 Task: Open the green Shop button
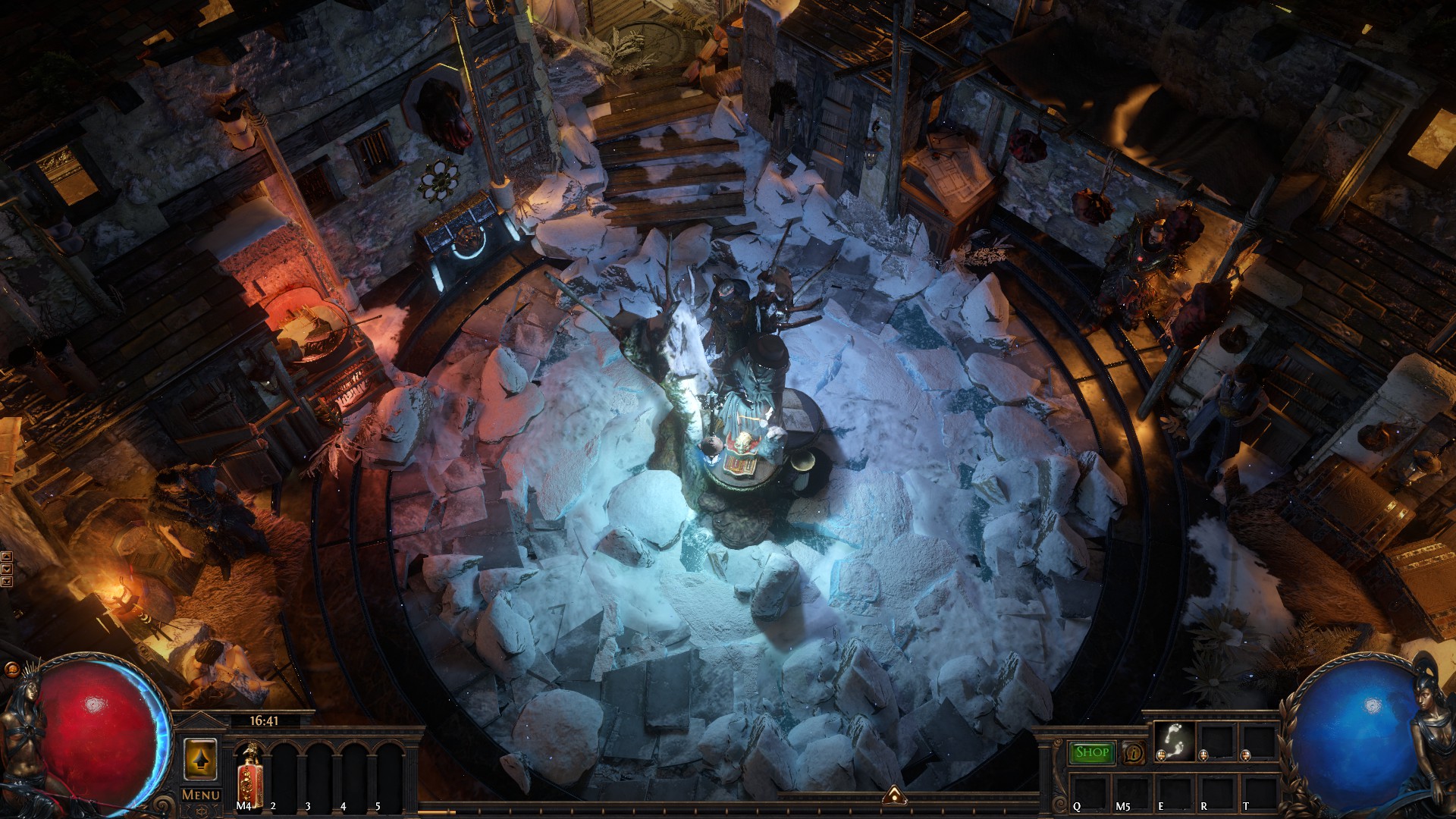coord(1092,752)
